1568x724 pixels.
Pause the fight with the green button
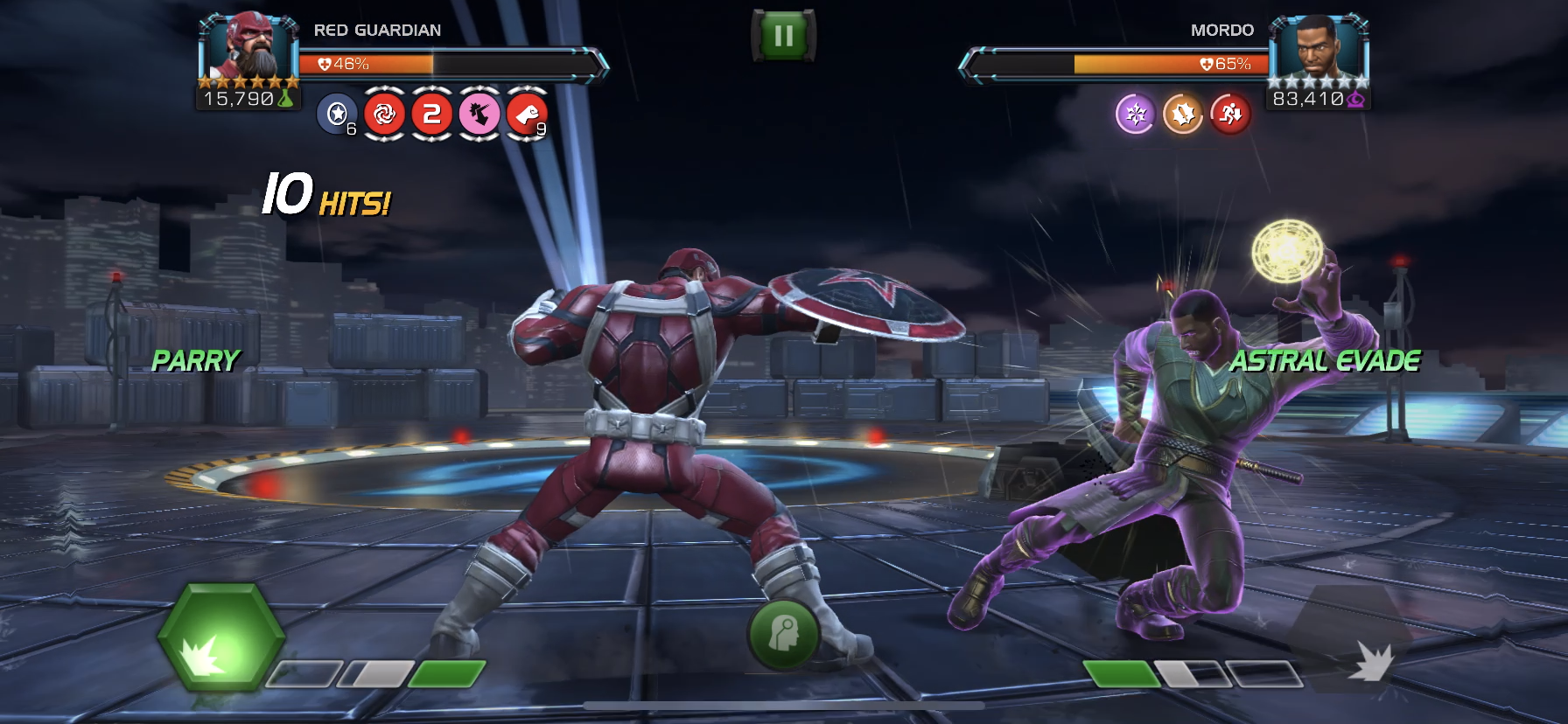tap(783, 36)
